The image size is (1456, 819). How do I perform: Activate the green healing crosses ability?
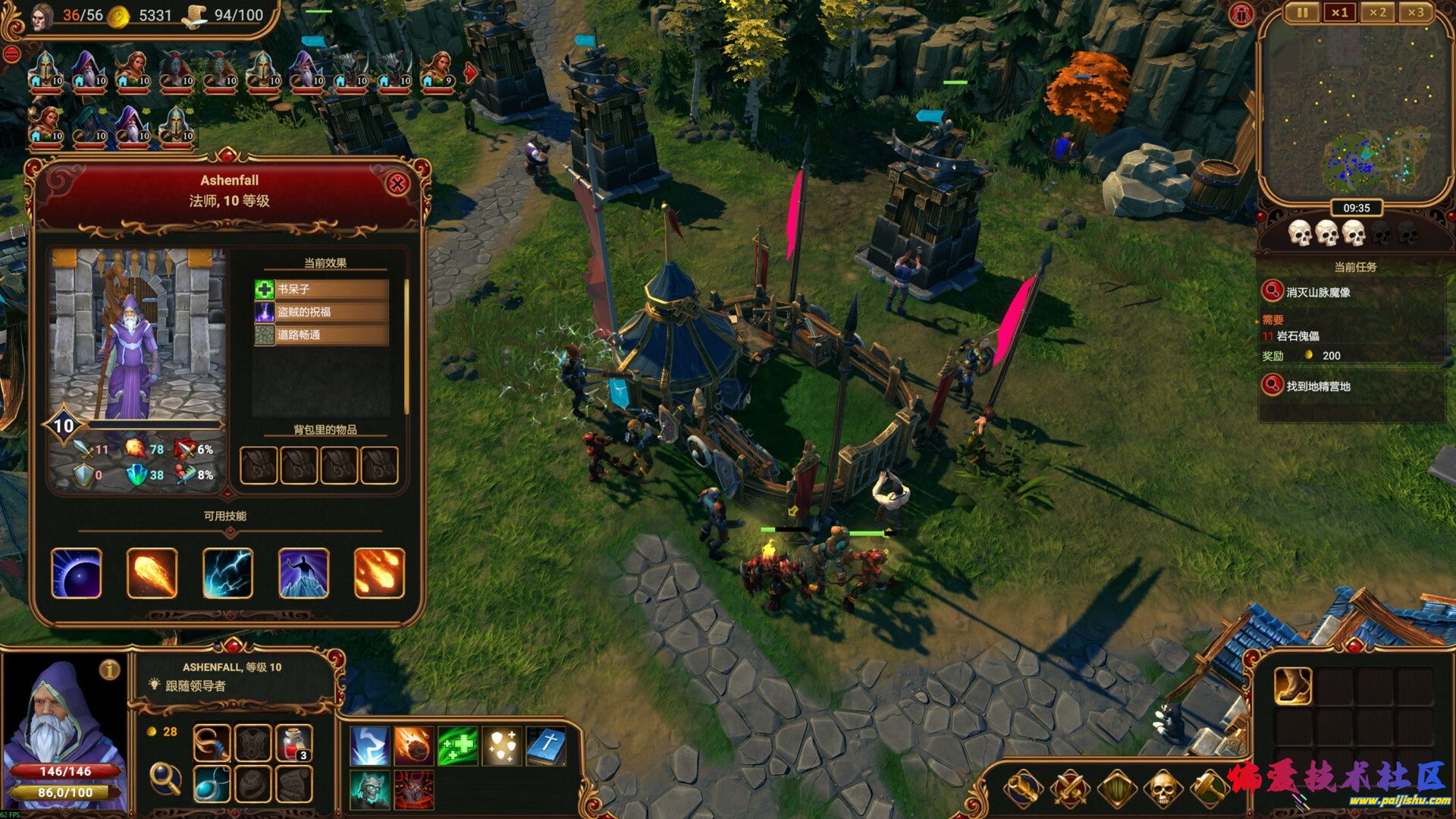(x=457, y=745)
